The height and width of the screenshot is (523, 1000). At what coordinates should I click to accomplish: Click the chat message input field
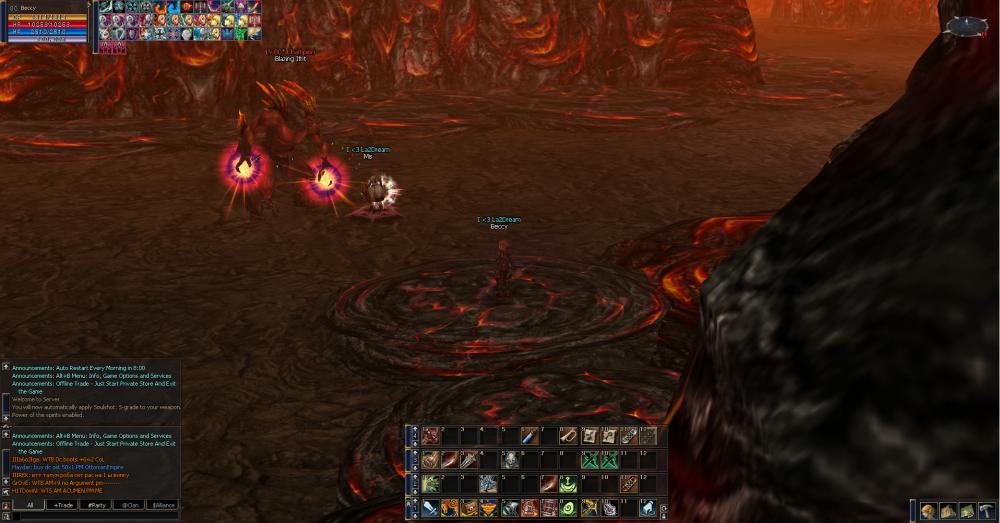coord(90,517)
